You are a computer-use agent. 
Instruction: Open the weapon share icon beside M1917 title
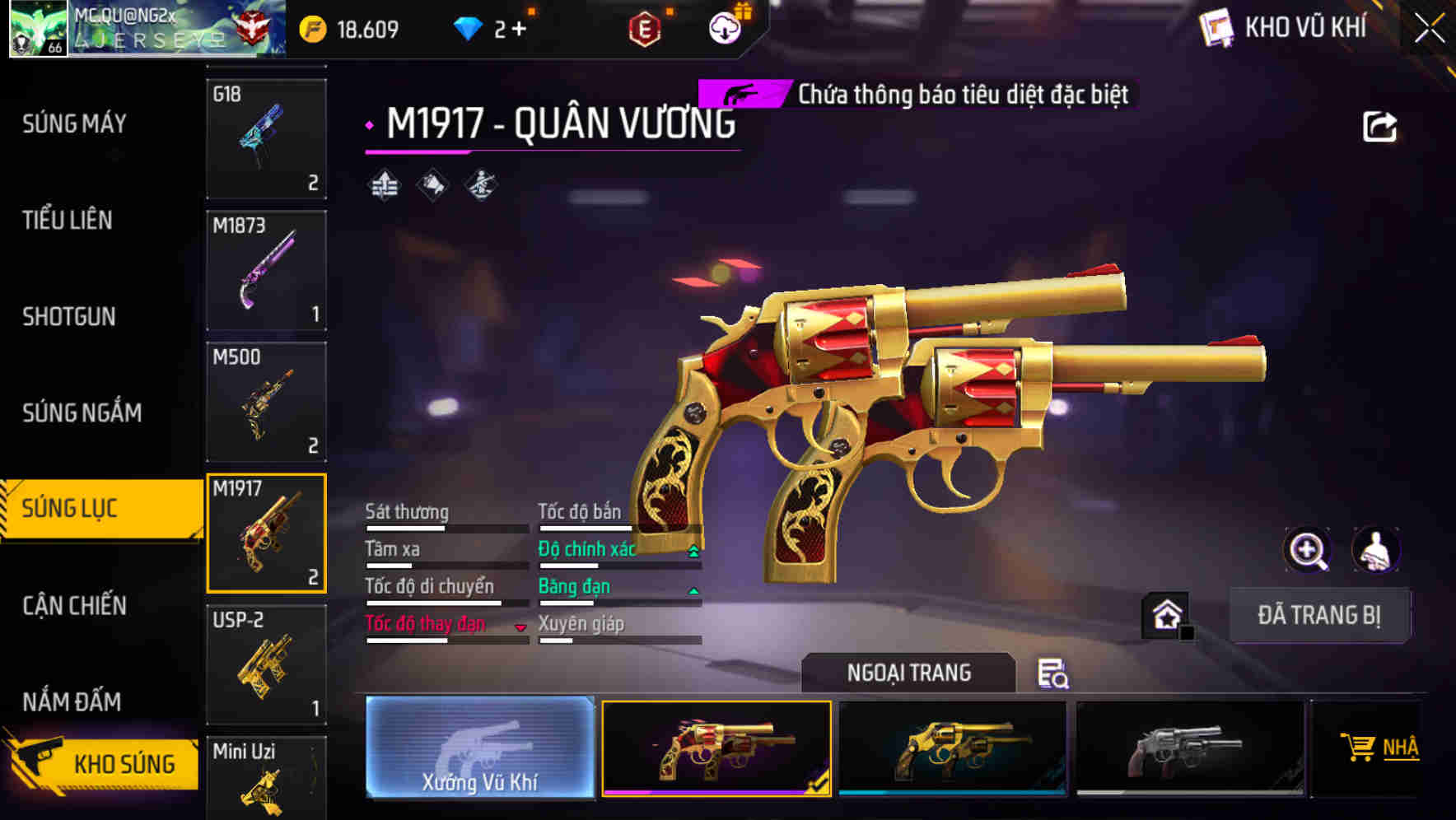click(x=1379, y=124)
